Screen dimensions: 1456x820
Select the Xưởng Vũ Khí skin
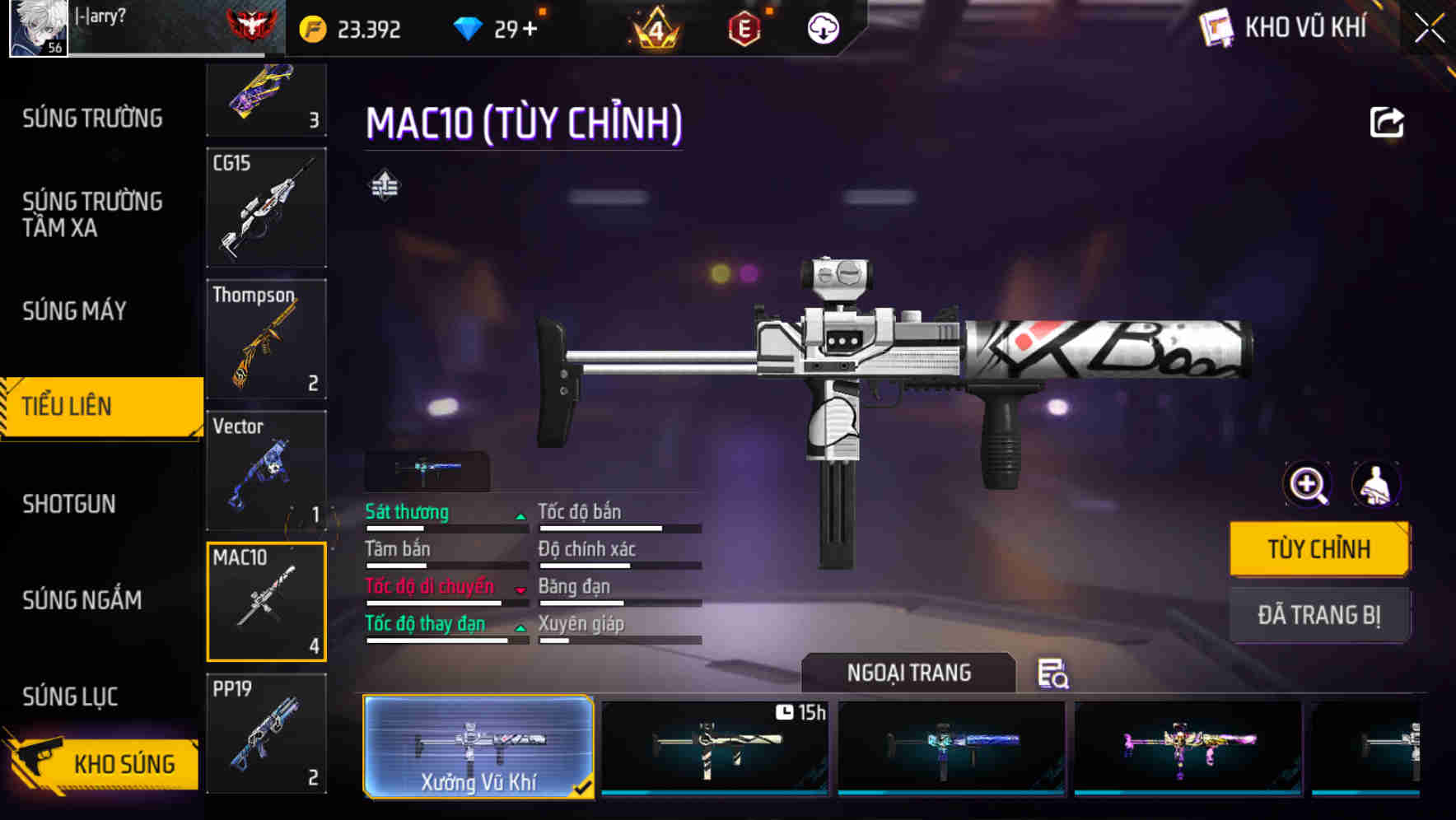(x=478, y=747)
